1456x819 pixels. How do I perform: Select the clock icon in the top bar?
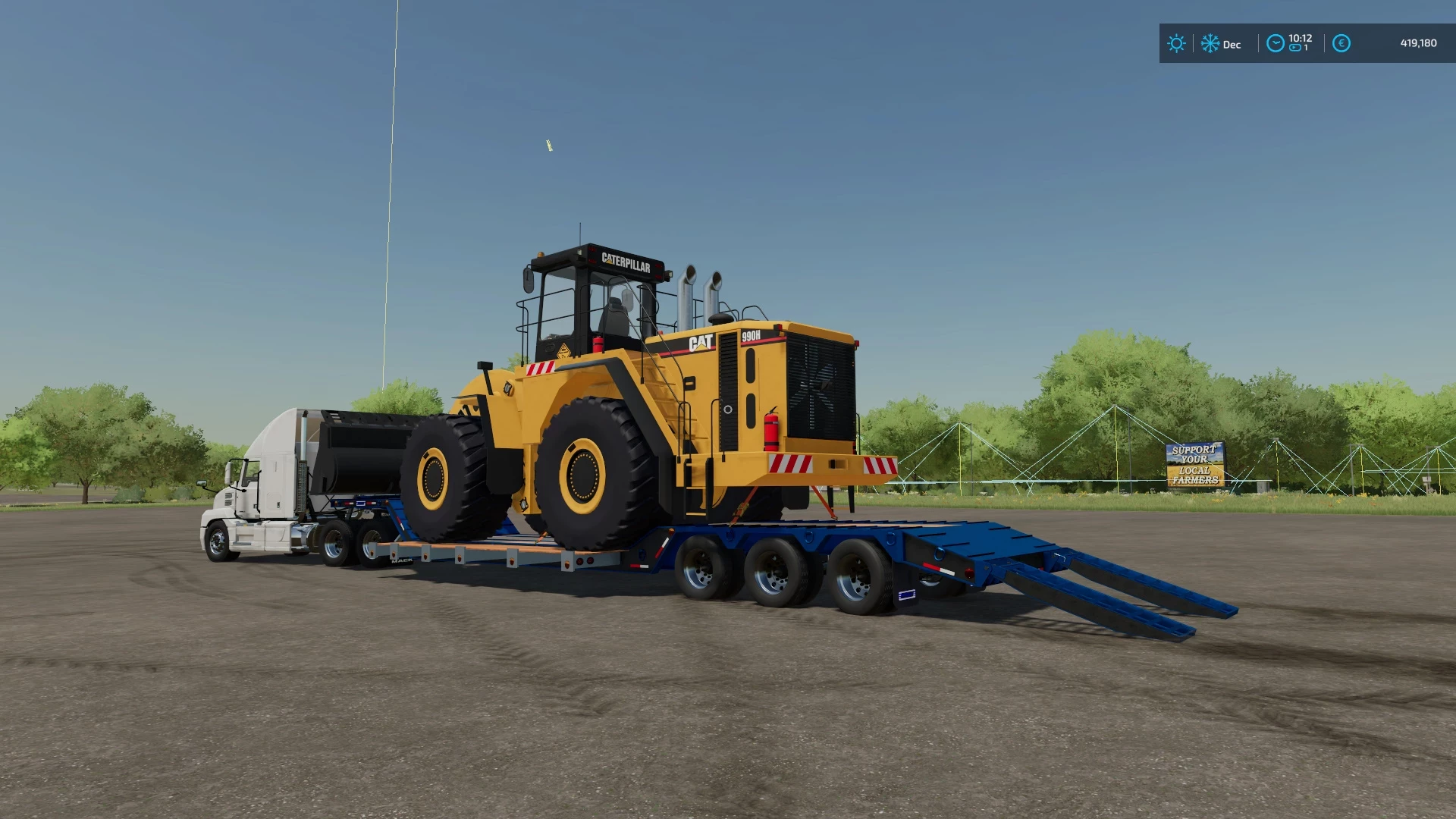(1276, 43)
